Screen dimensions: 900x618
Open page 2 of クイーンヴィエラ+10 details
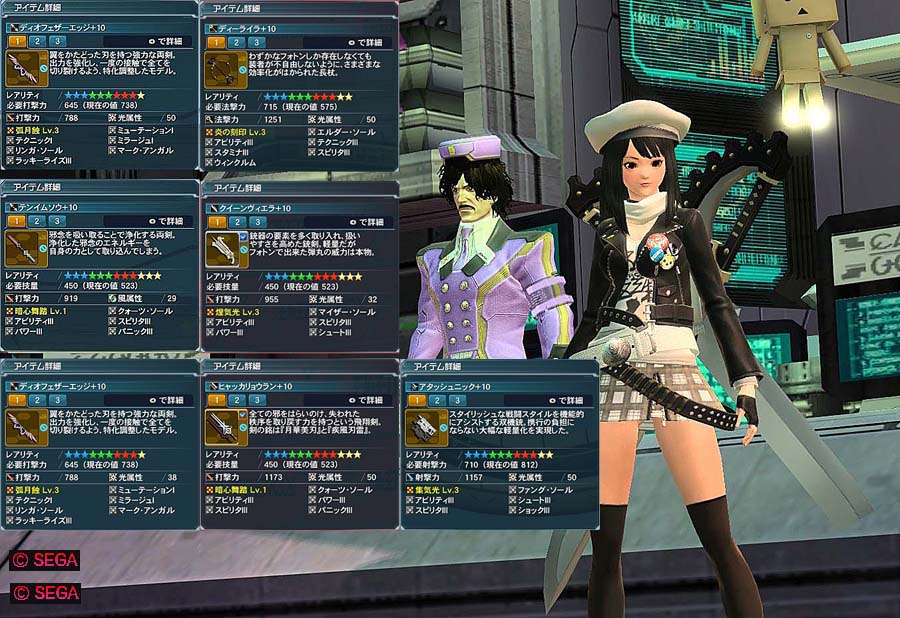click(238, 221)
